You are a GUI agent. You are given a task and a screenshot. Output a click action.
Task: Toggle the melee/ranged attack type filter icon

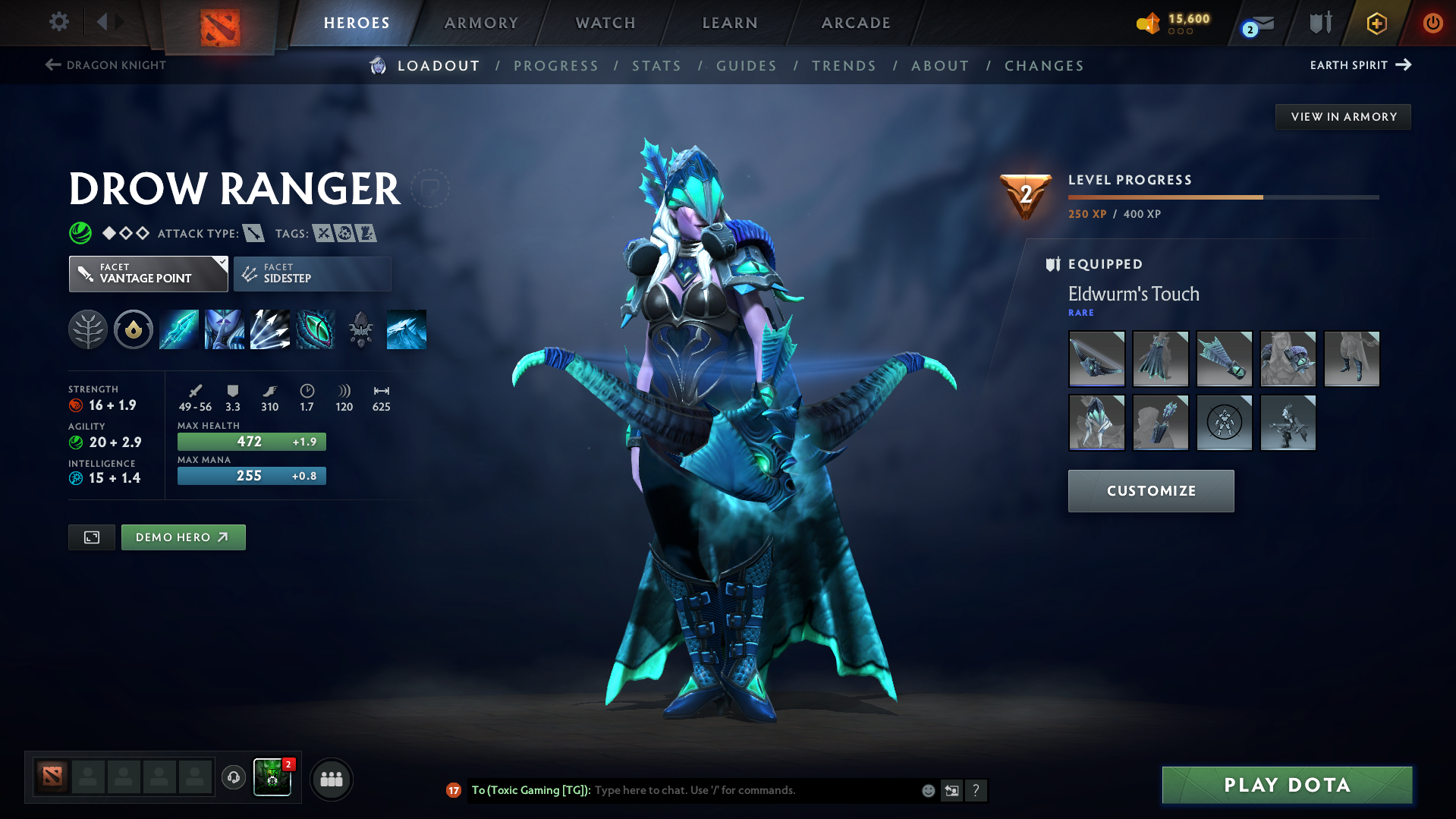coord(253,233)
